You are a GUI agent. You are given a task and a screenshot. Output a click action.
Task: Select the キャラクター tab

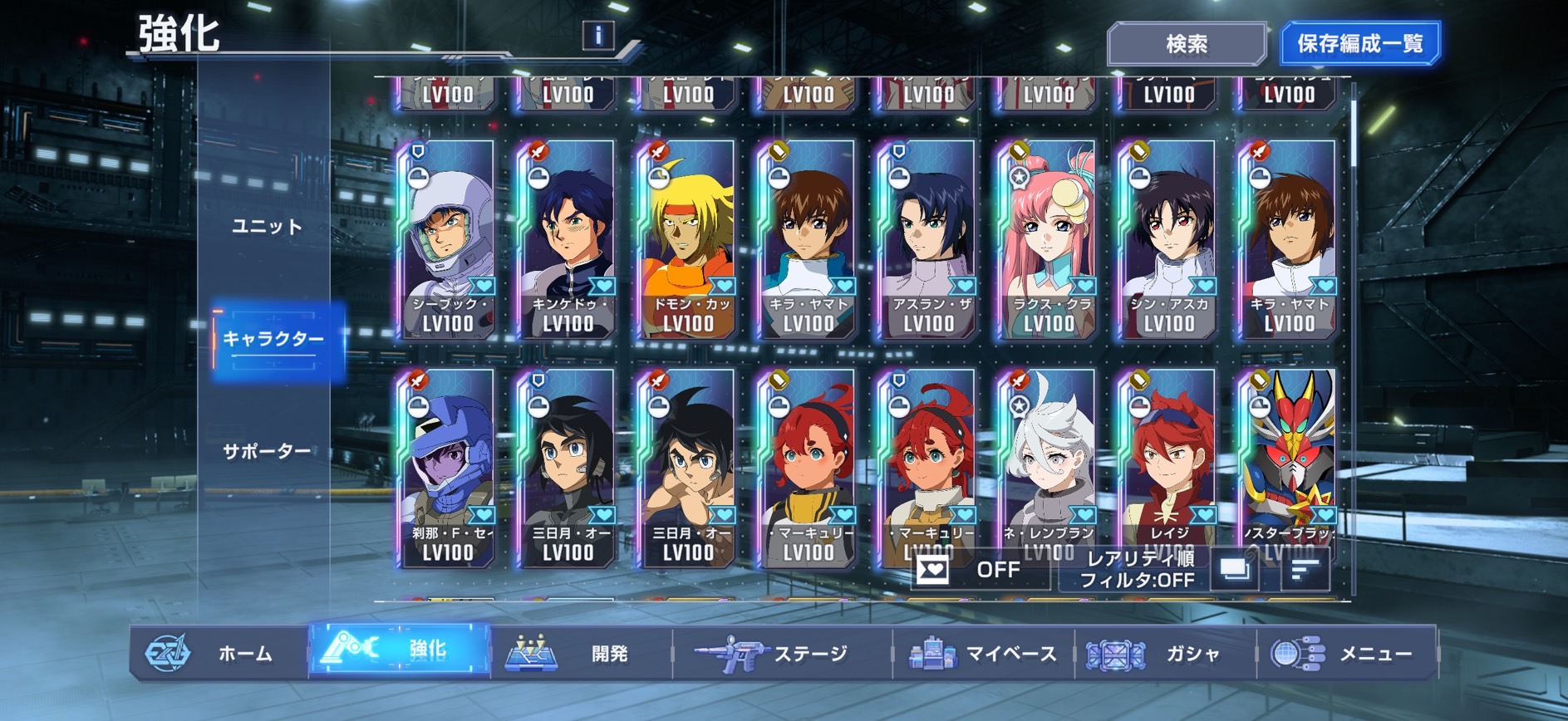point(274,339)
